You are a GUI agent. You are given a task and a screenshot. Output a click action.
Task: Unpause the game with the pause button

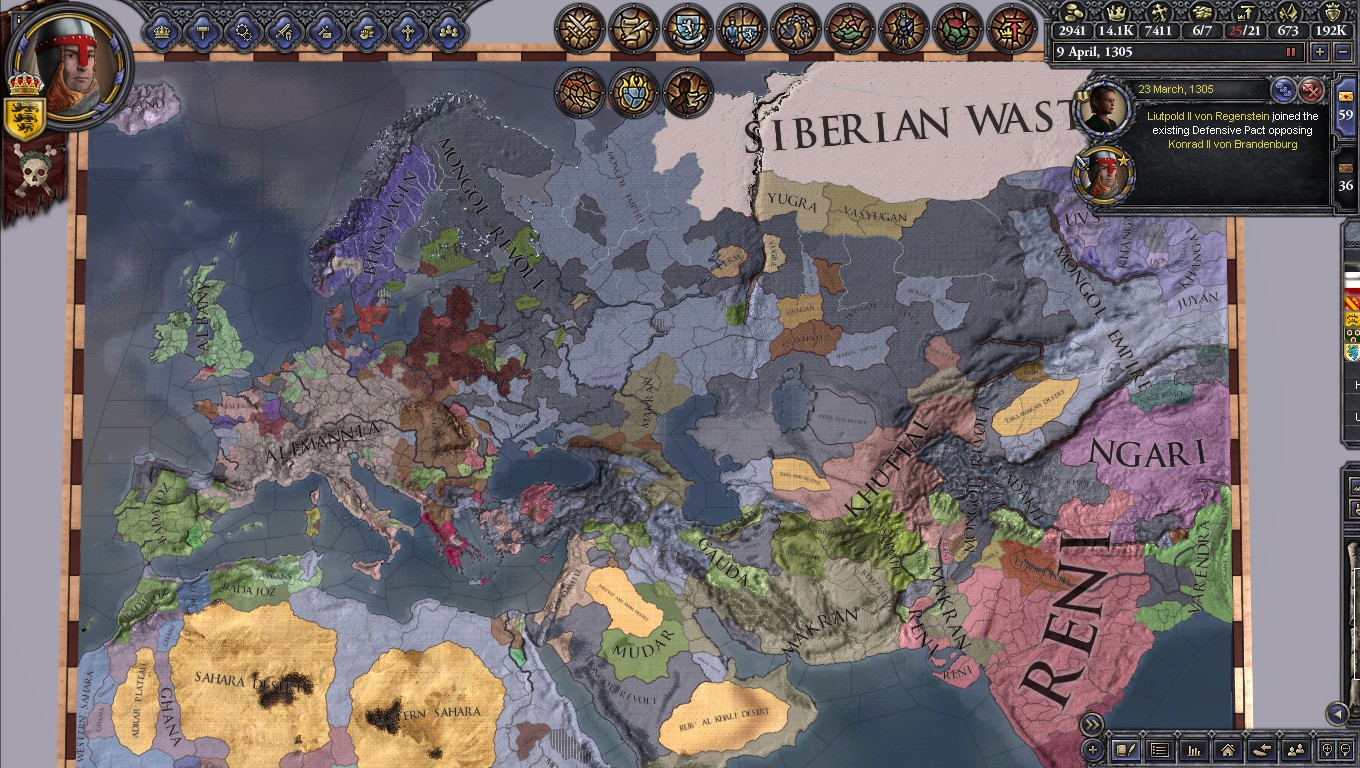(x=1289, y=52)
